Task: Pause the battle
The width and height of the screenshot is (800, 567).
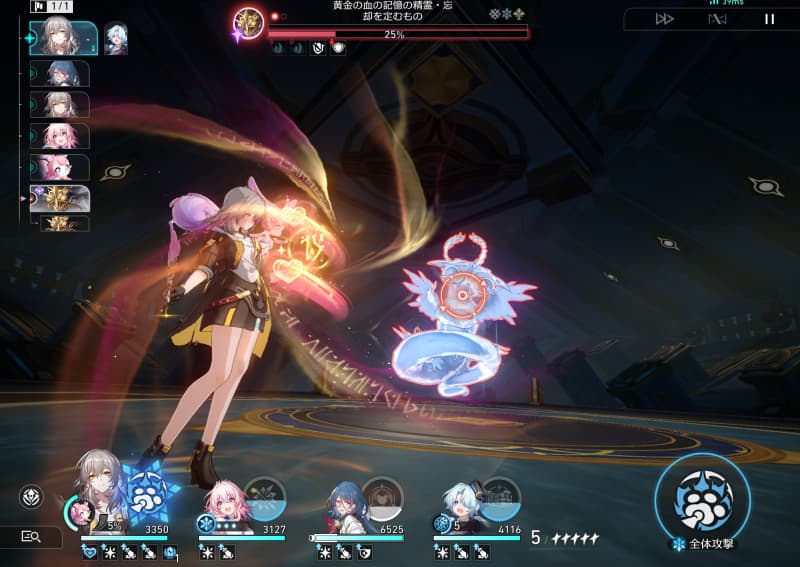Action: [769, 18]
